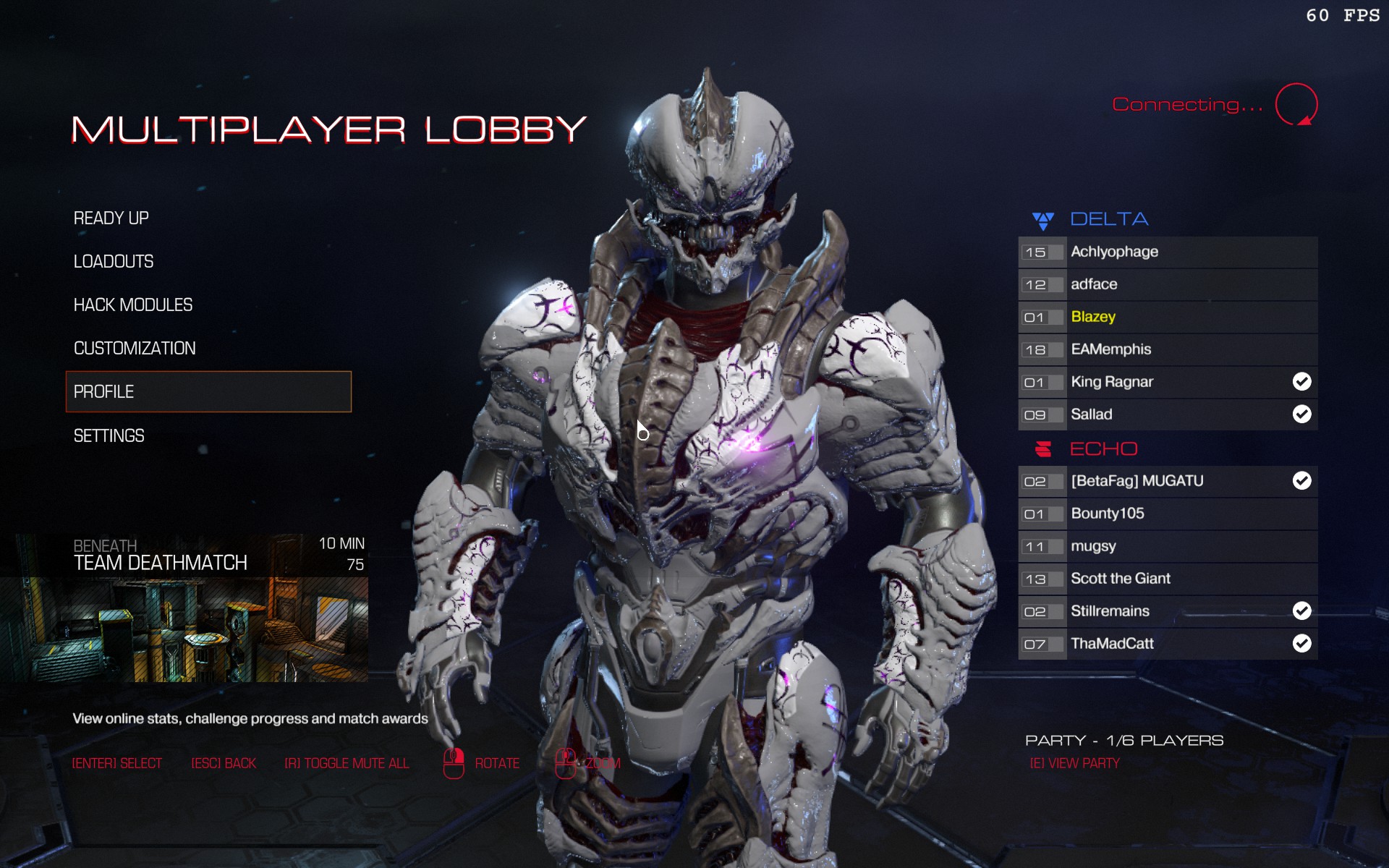Click the King Ragnar player row

click(1167, 382)
